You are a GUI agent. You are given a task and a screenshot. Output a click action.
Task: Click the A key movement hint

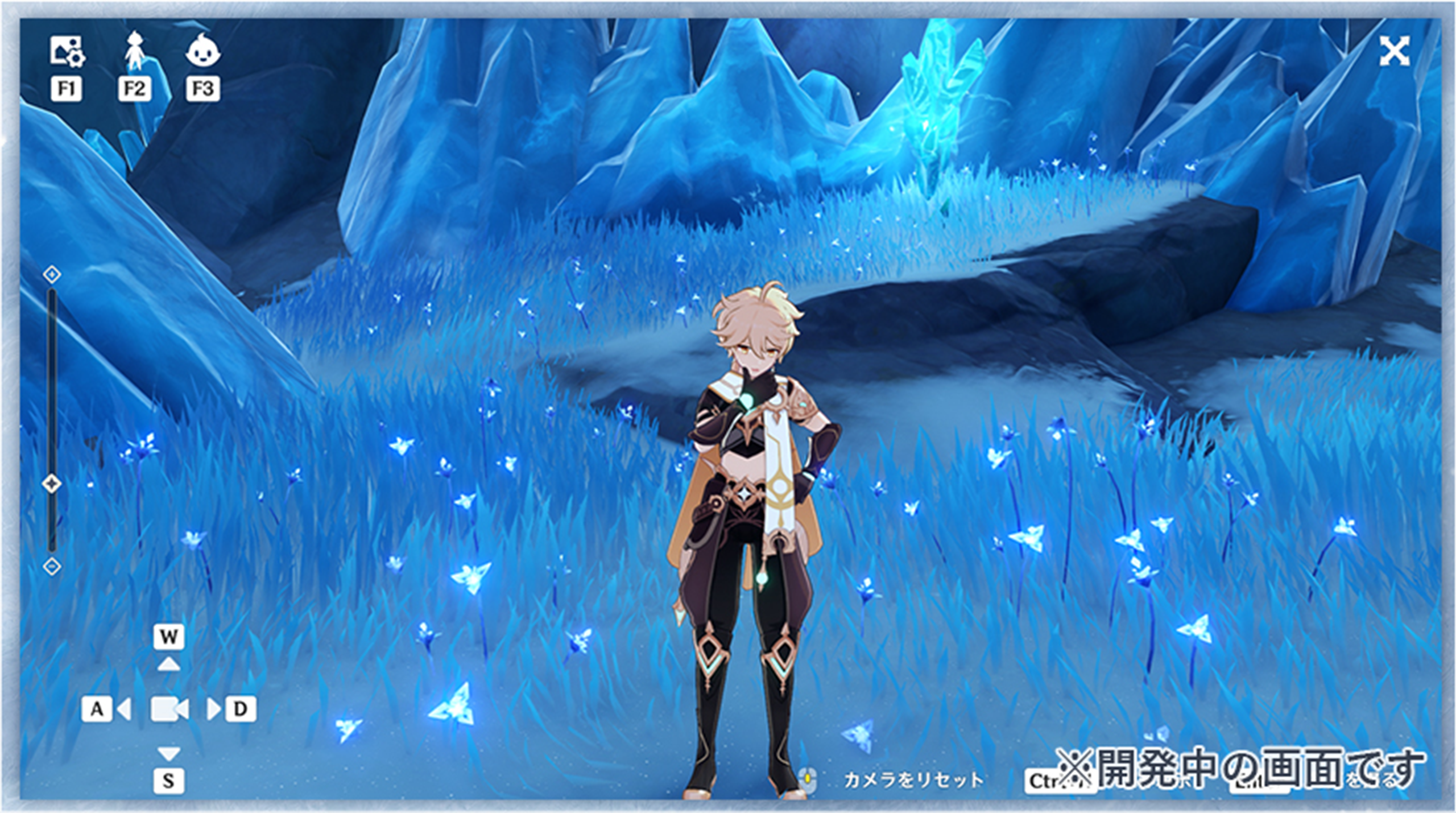pyautogui.click(x=97, y=708)
